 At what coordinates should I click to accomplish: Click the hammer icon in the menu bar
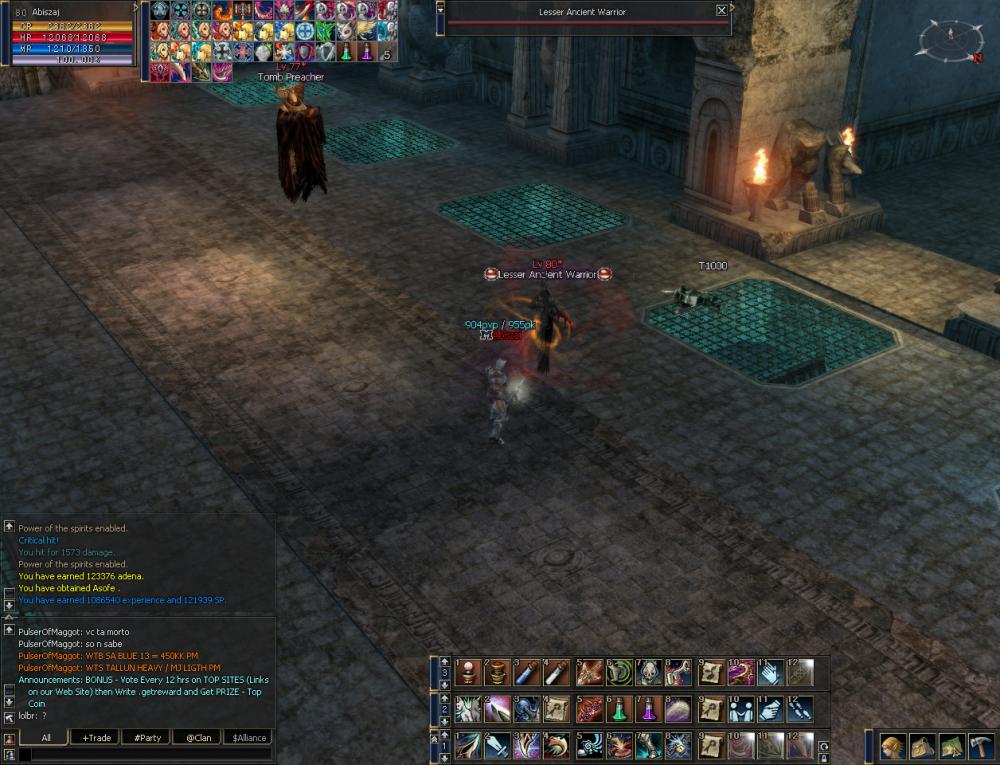click(979, 747)
